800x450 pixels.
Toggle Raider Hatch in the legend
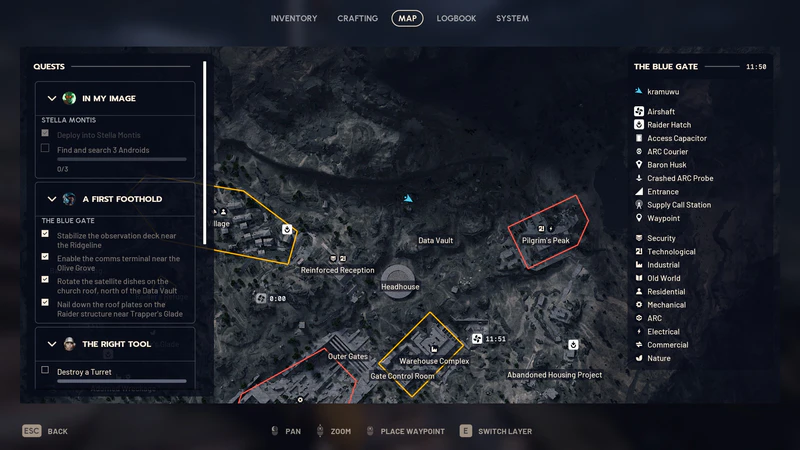point(668,125)
